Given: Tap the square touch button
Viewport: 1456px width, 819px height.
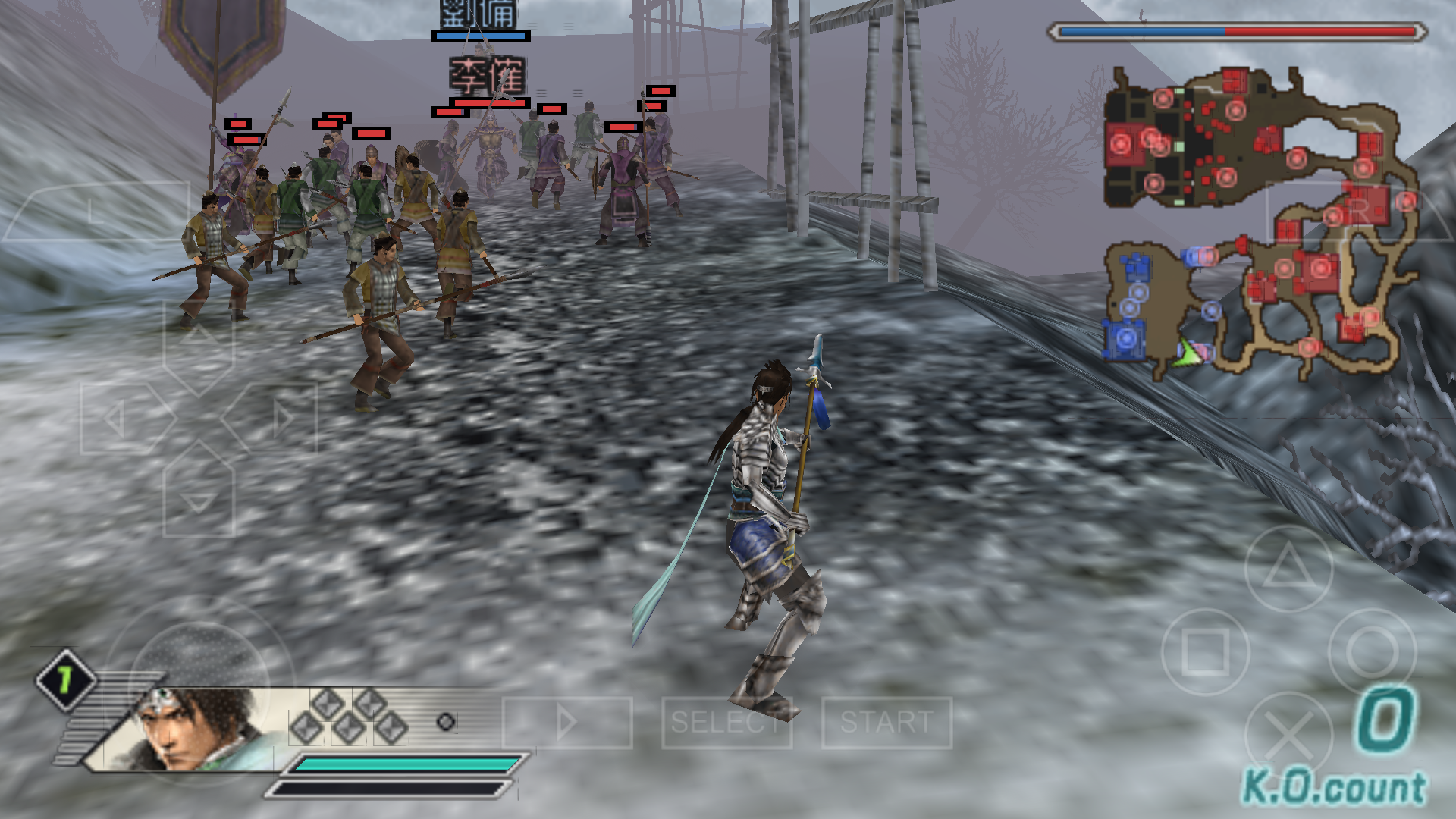Looking at the screenshot, I should click(x=1205, y=652).
